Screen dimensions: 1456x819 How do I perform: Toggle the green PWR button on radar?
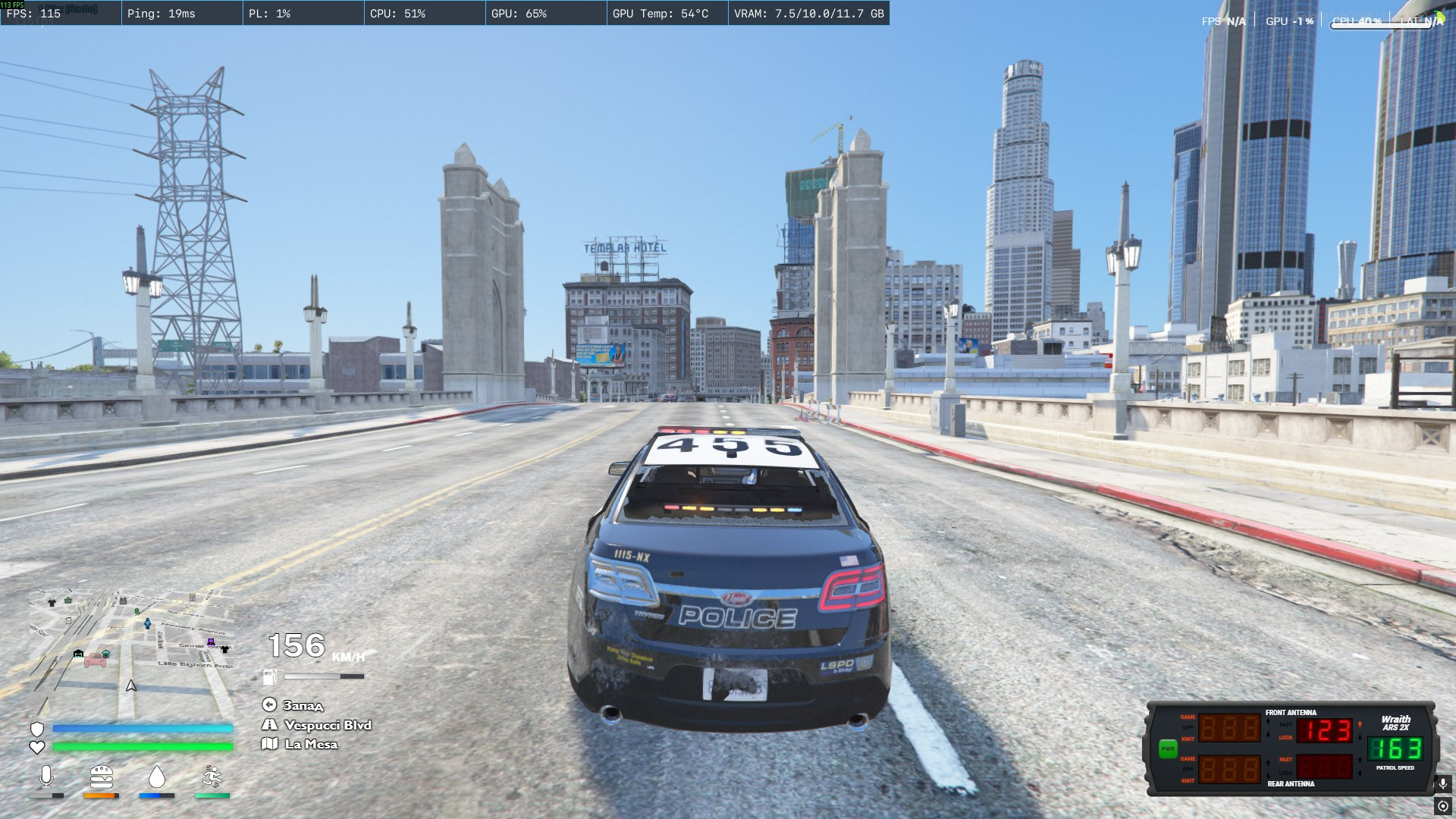(1167, 748)
